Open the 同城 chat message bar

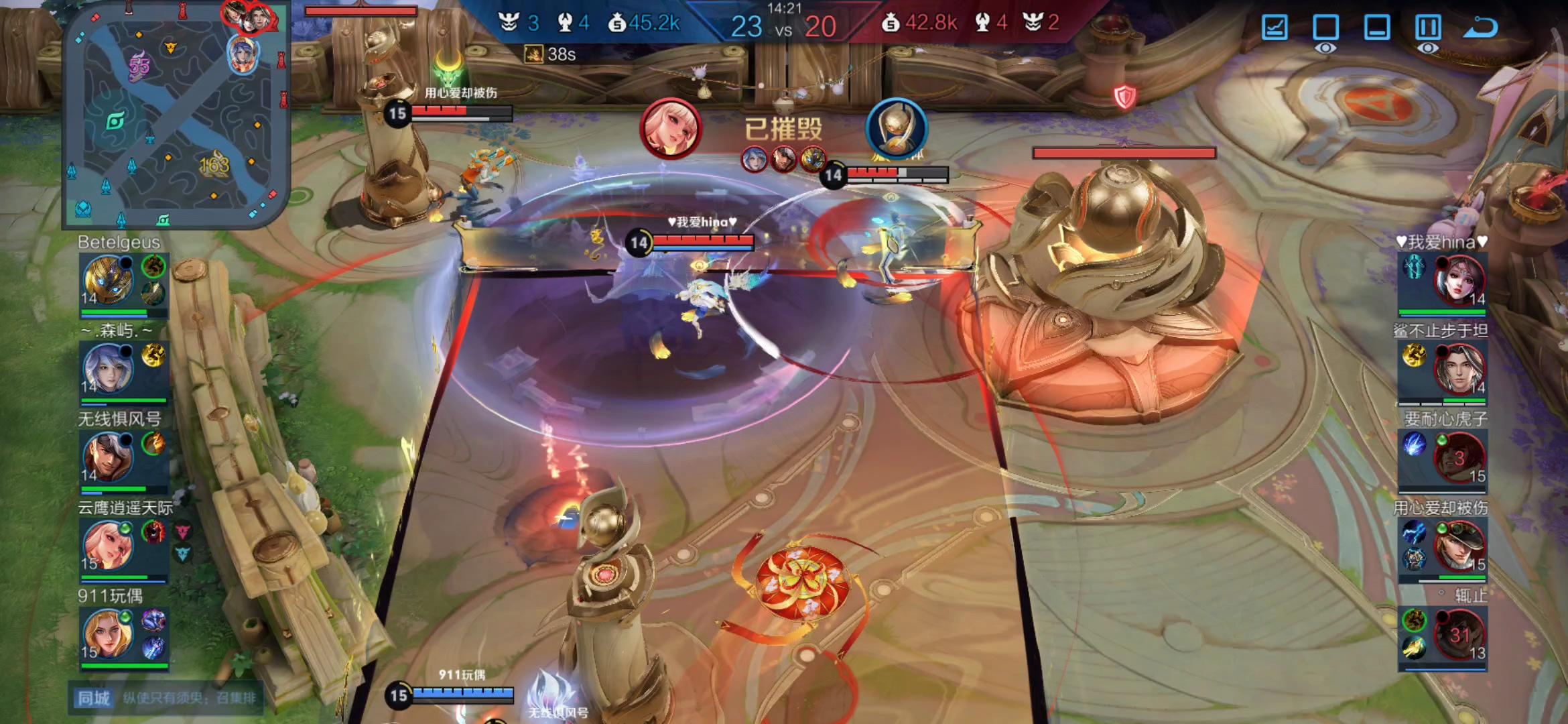click(166, 698)
